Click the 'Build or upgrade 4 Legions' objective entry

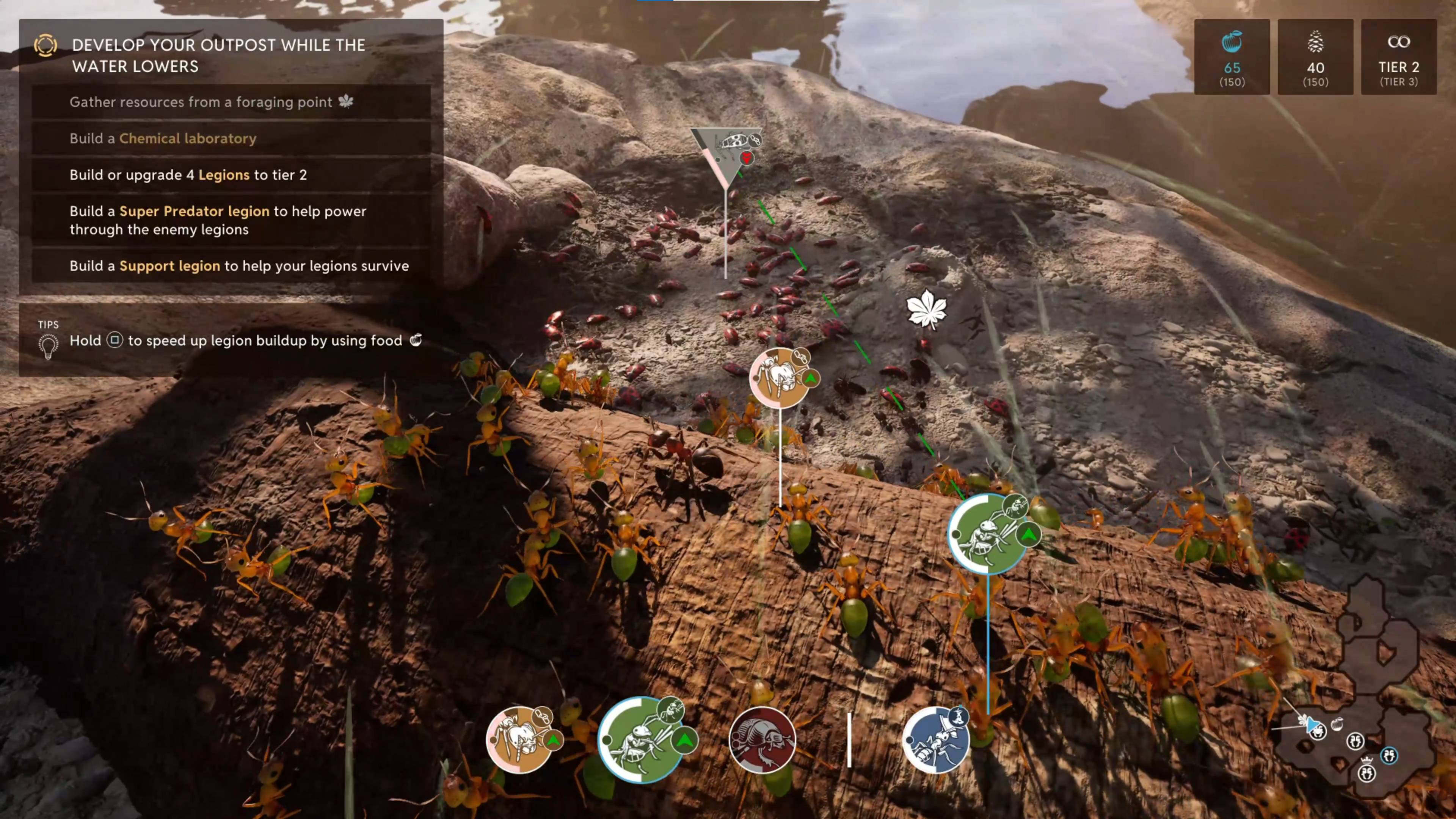[188, 175]
